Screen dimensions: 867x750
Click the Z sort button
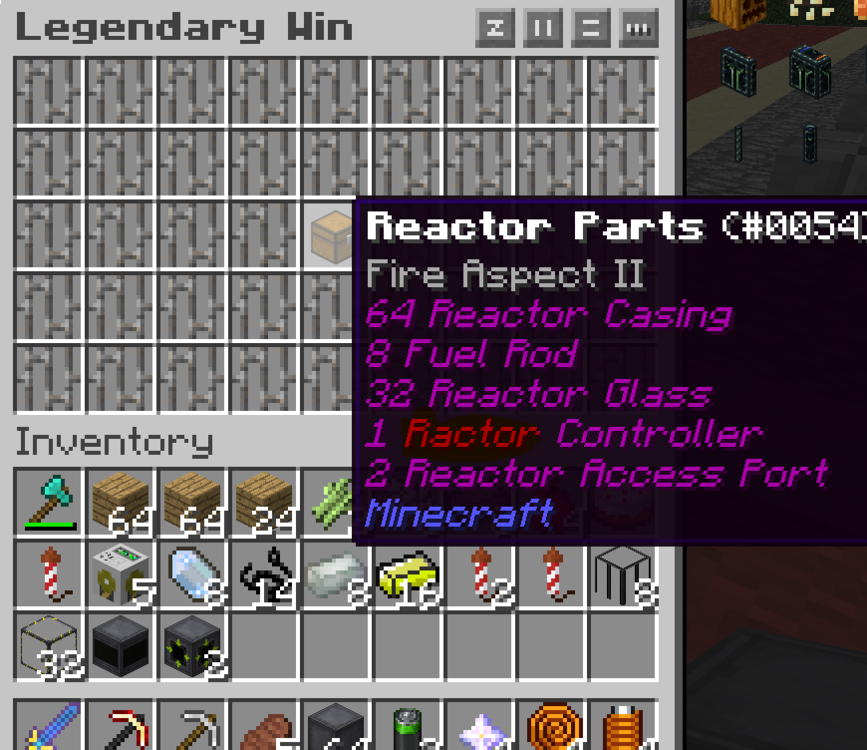495,29
